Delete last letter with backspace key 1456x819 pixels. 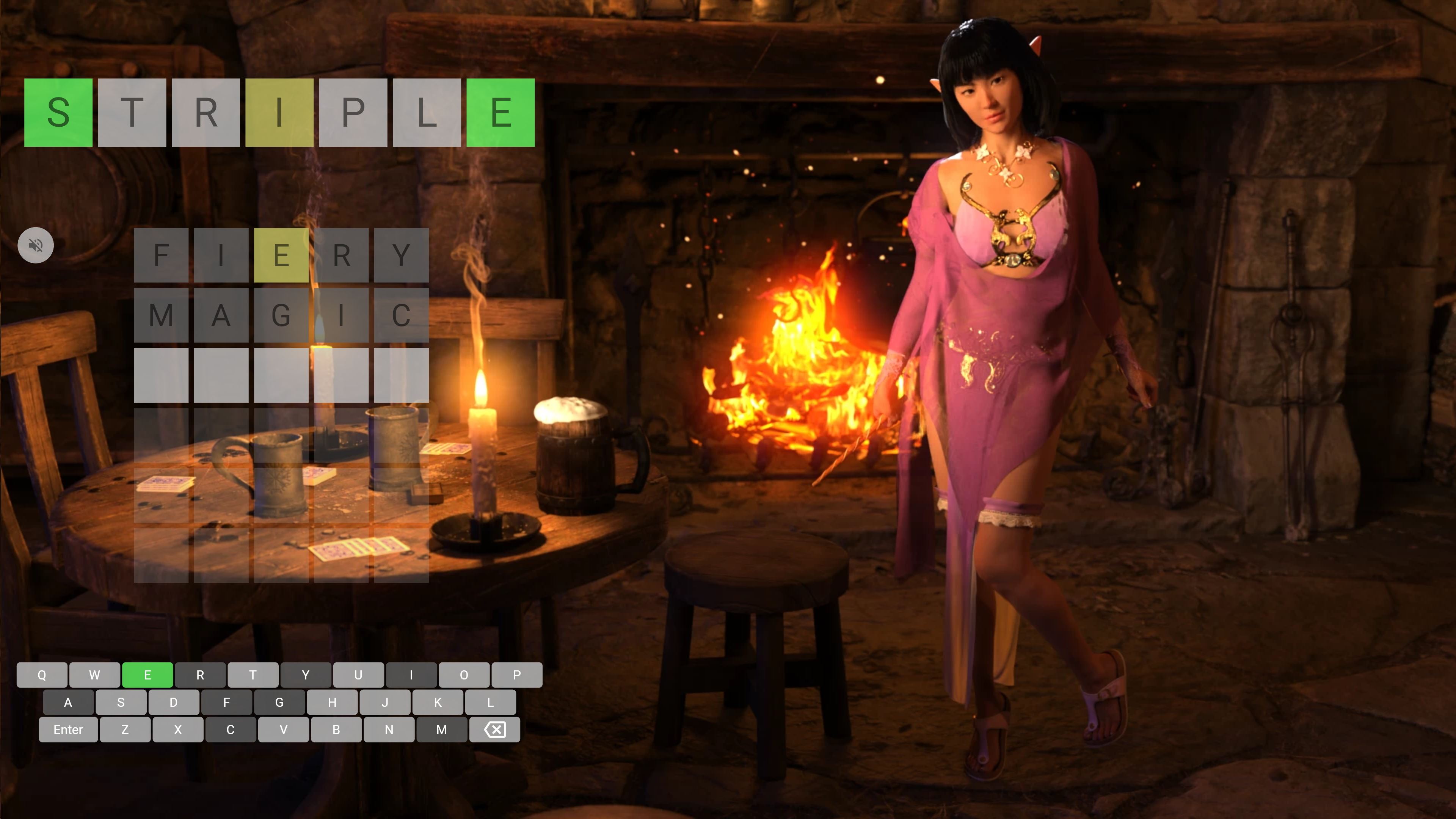pyautogui.click(x=494, y=730)
